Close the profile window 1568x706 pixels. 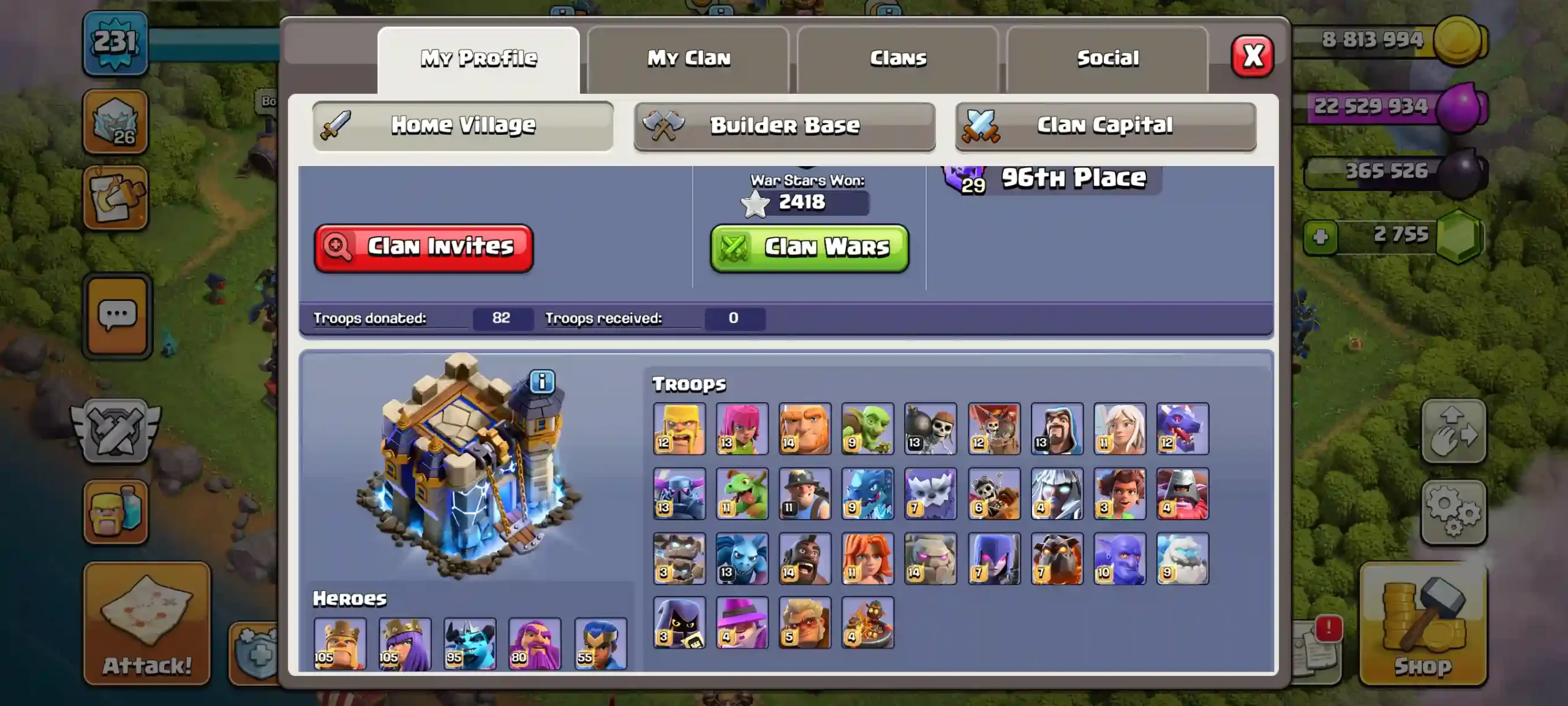pos(1253,57)
